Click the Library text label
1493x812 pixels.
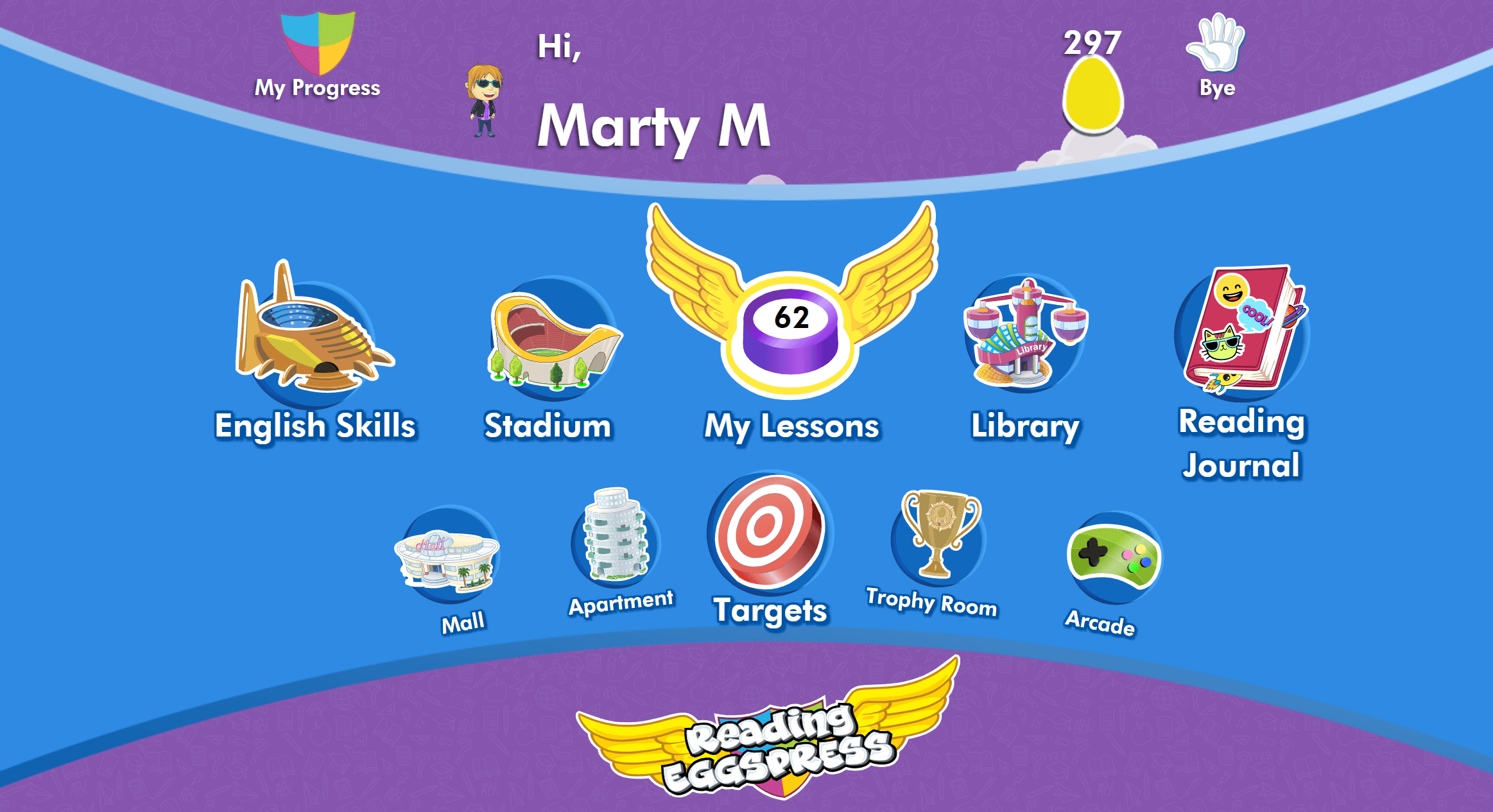1025,426
